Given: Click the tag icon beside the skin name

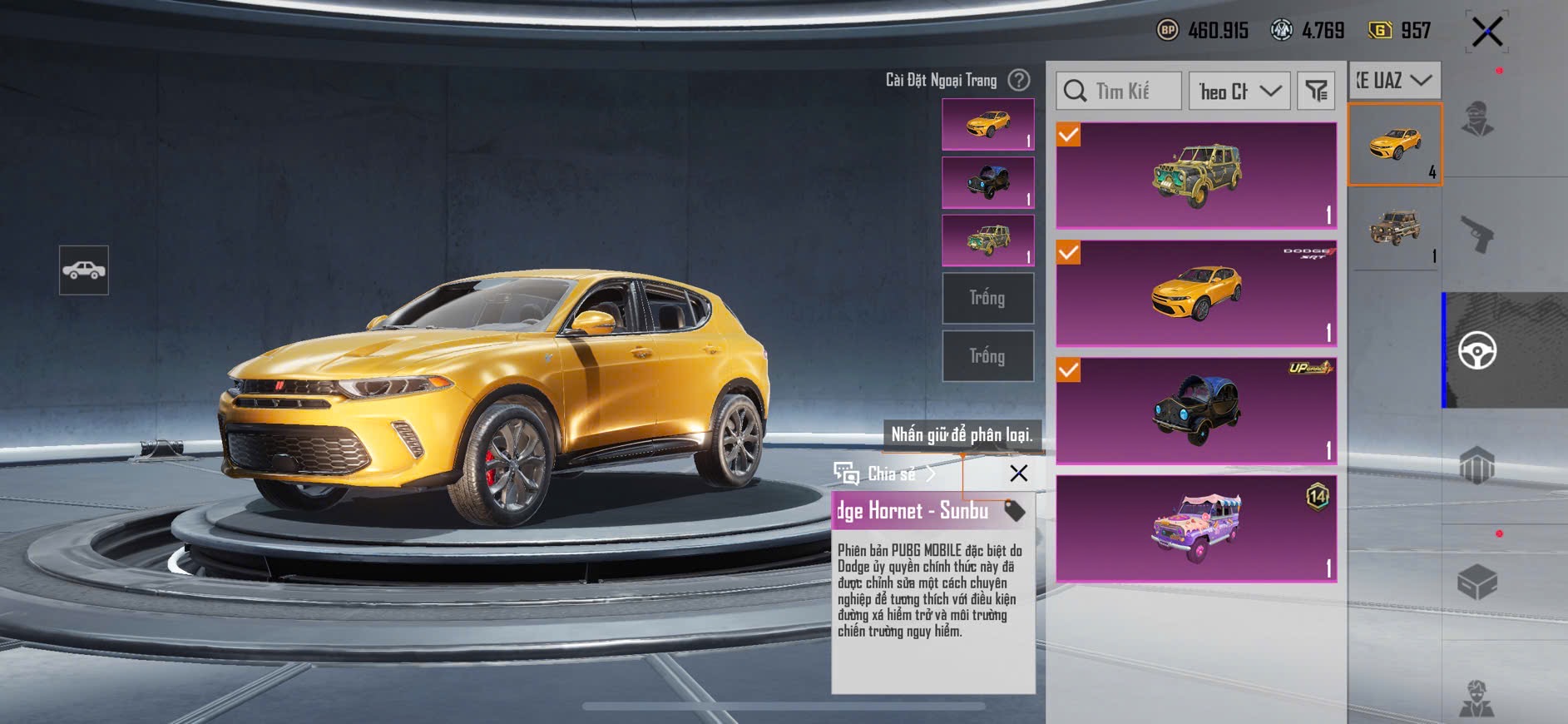Looking at the screenshot, I should (x=1014, y=510).
